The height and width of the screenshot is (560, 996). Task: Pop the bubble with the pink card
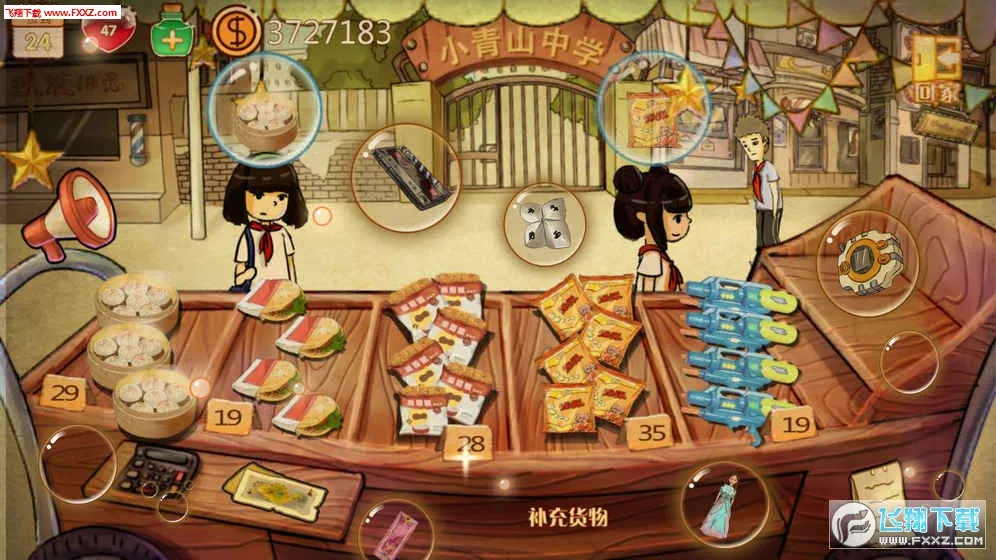click(395, 530)
